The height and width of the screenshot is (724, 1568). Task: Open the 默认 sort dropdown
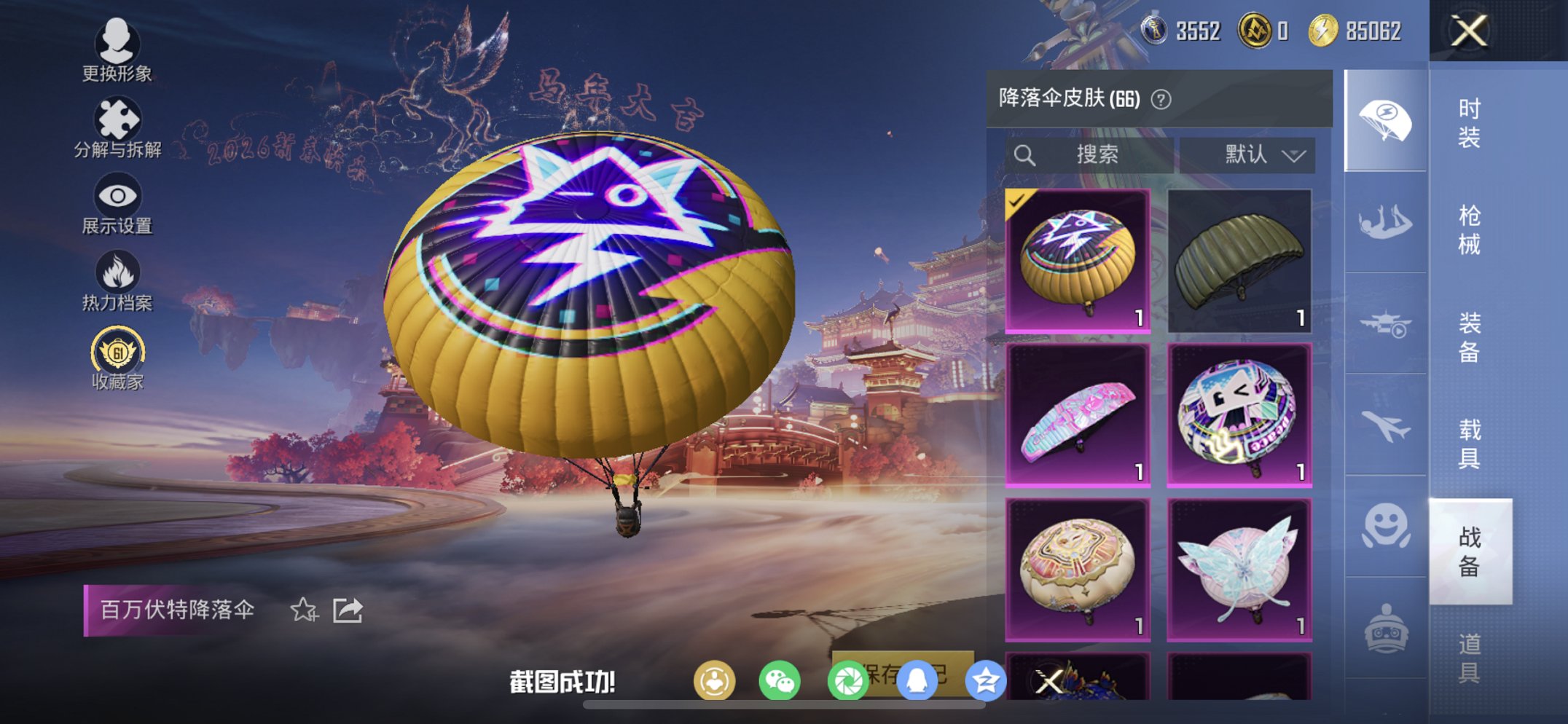tap(1247, 154)
